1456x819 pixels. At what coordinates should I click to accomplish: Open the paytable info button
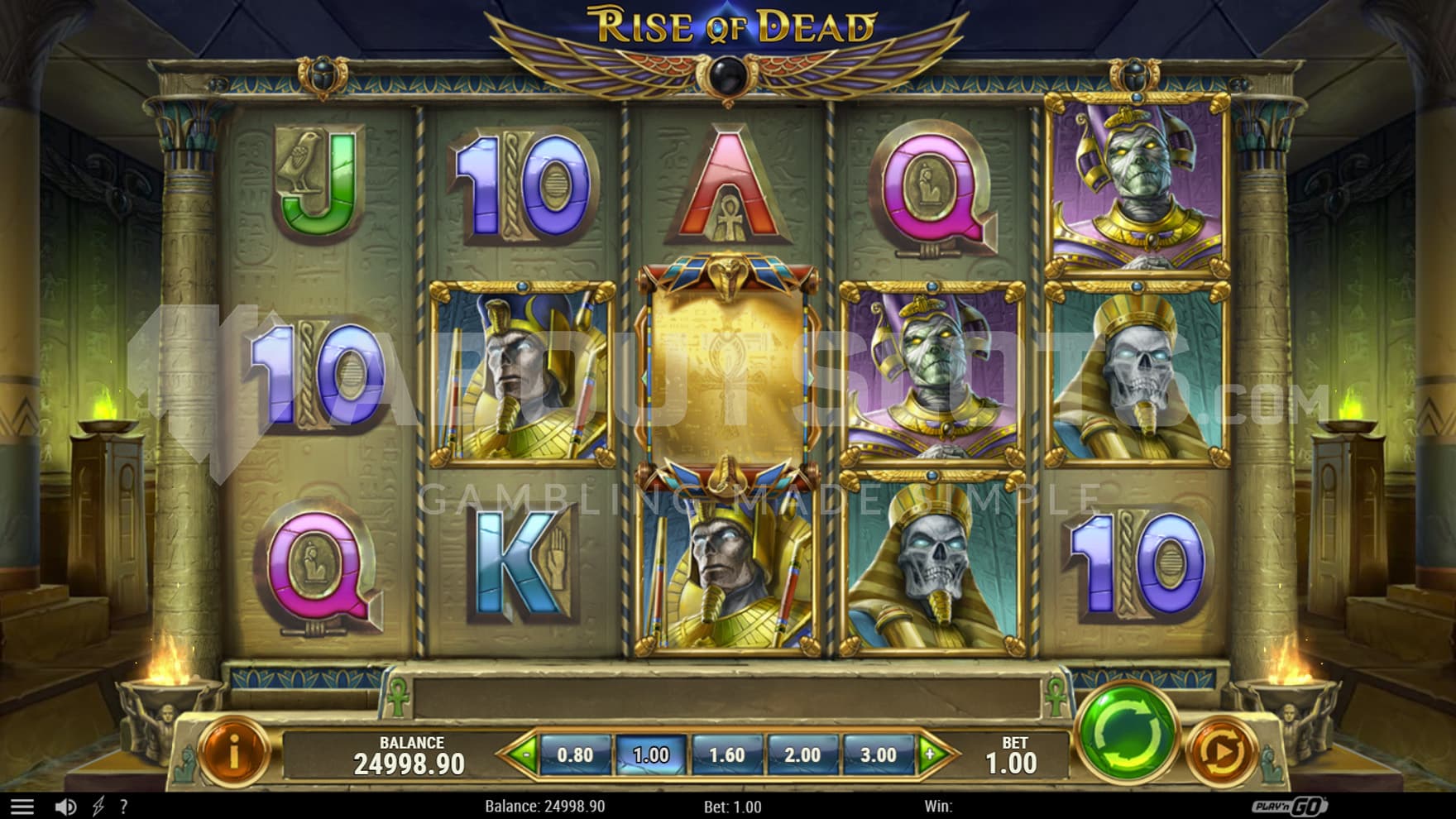click(x=234, y=752)
